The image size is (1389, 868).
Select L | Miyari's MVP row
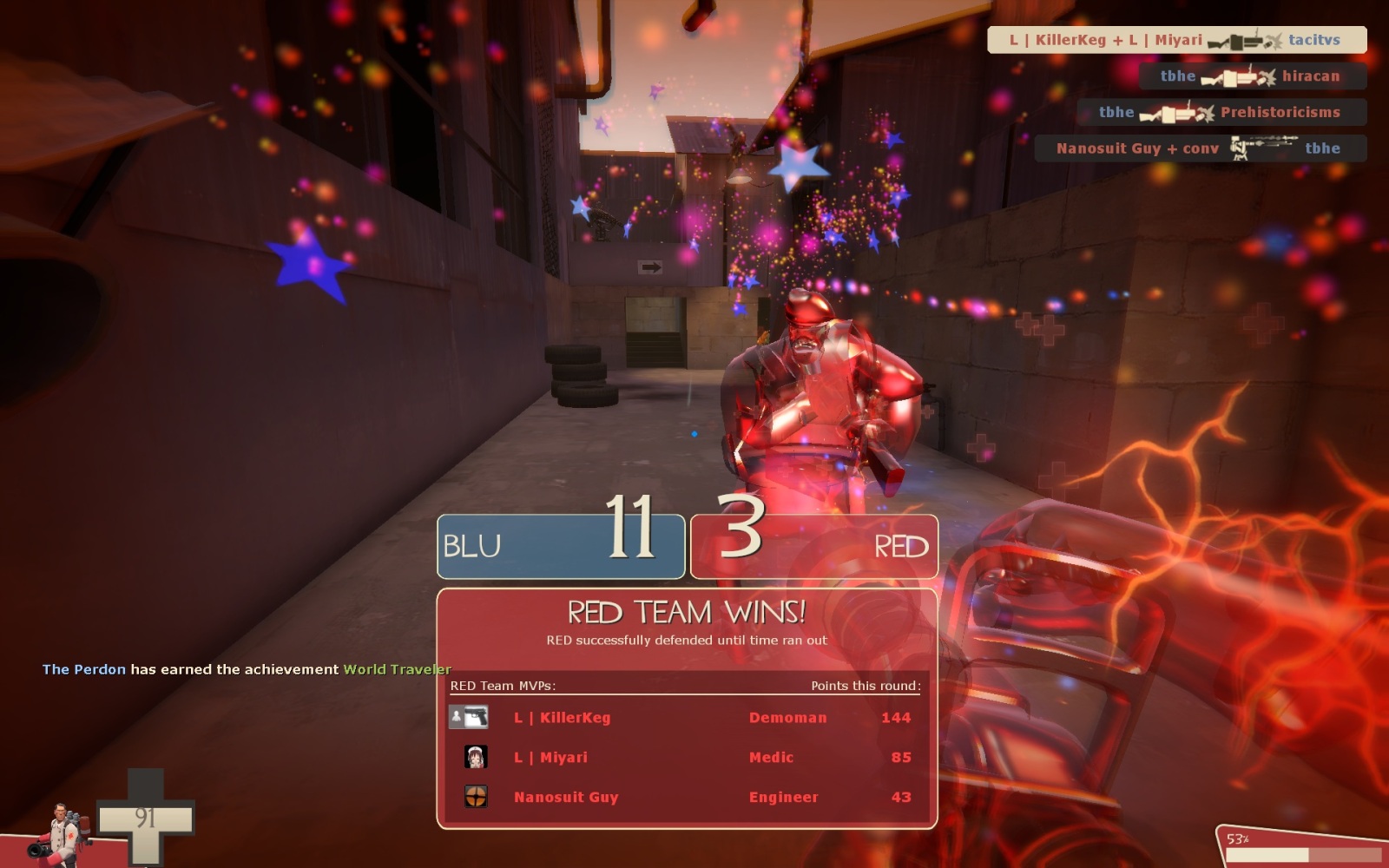686,758
